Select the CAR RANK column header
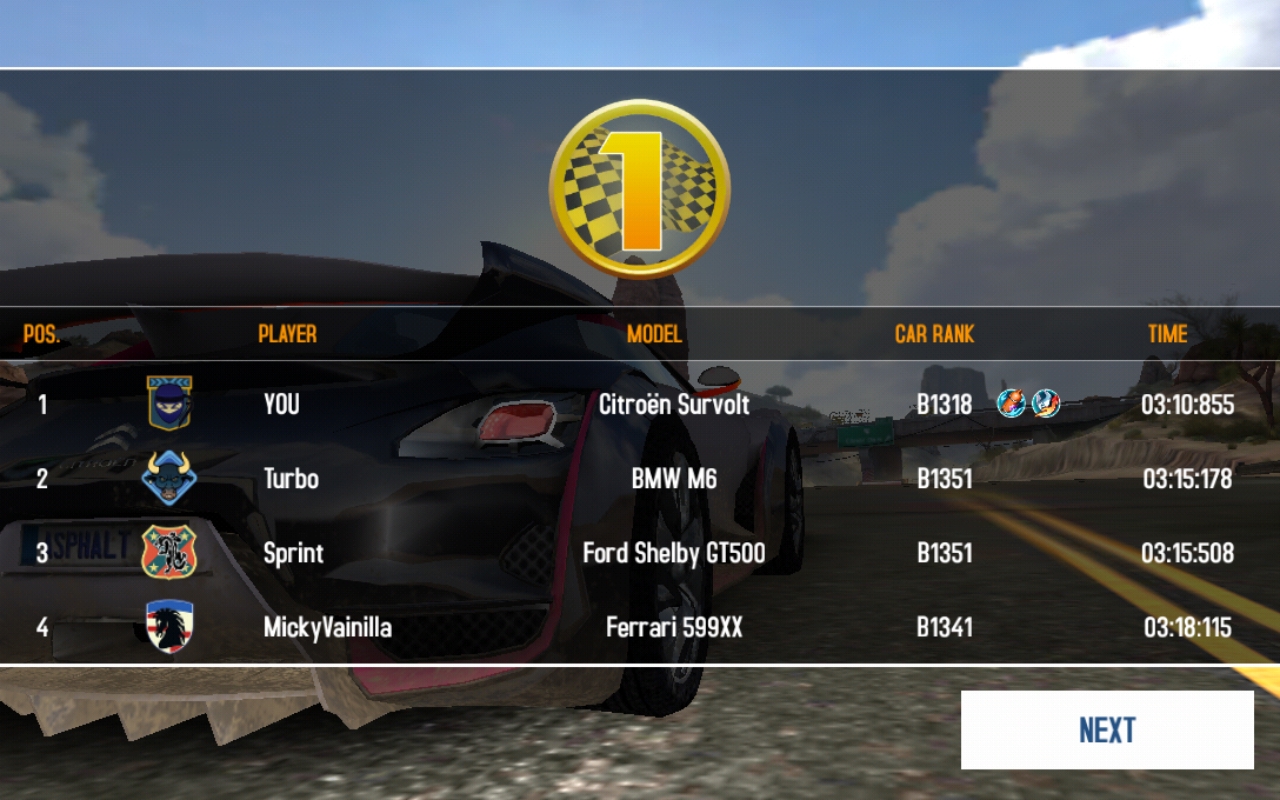The width and height of the screenshot is (1280, 800). click(934, 334)
